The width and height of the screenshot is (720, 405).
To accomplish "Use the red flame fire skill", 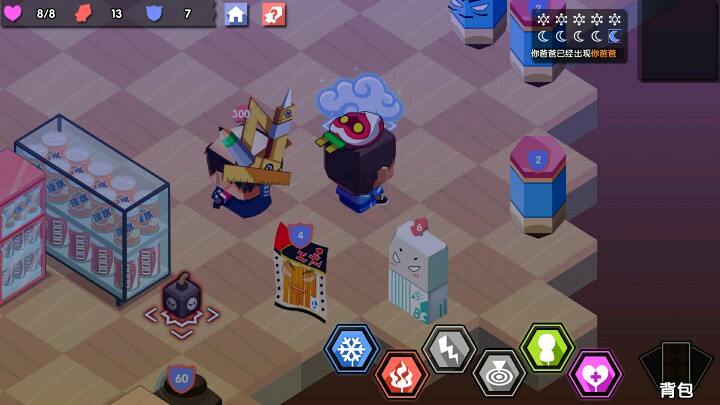I will tap(401, 376).
